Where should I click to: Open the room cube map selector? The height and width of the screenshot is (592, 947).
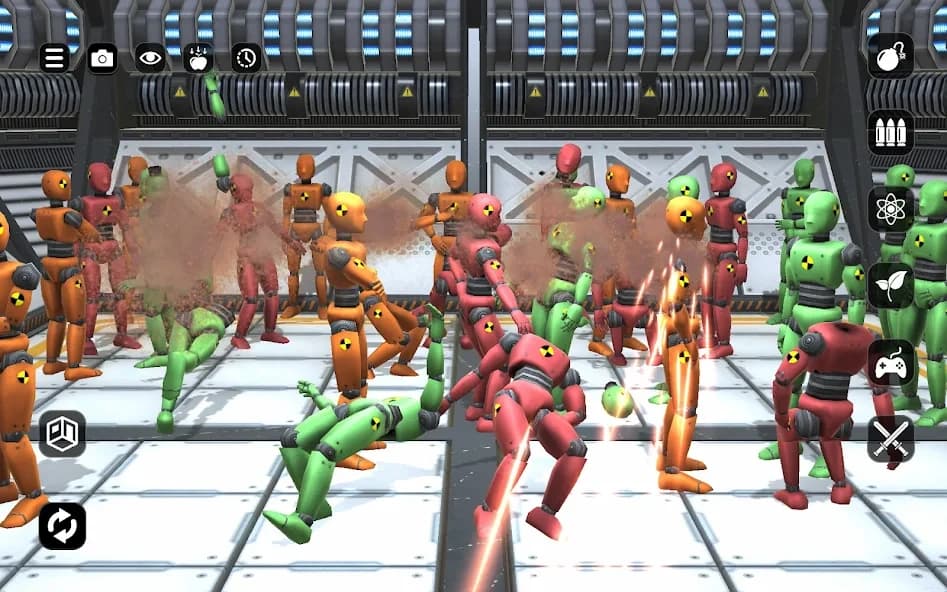[62, 434]
